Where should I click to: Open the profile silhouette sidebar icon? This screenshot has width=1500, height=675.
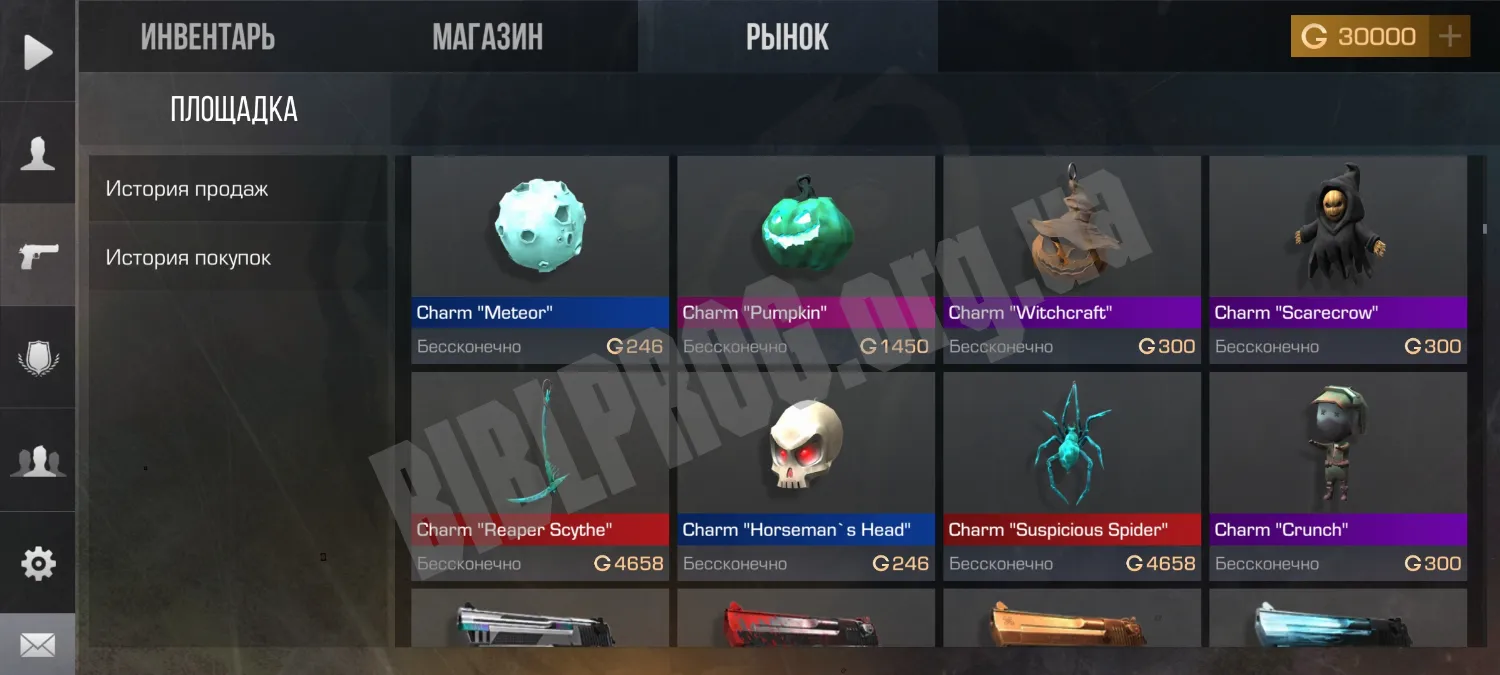38,154
